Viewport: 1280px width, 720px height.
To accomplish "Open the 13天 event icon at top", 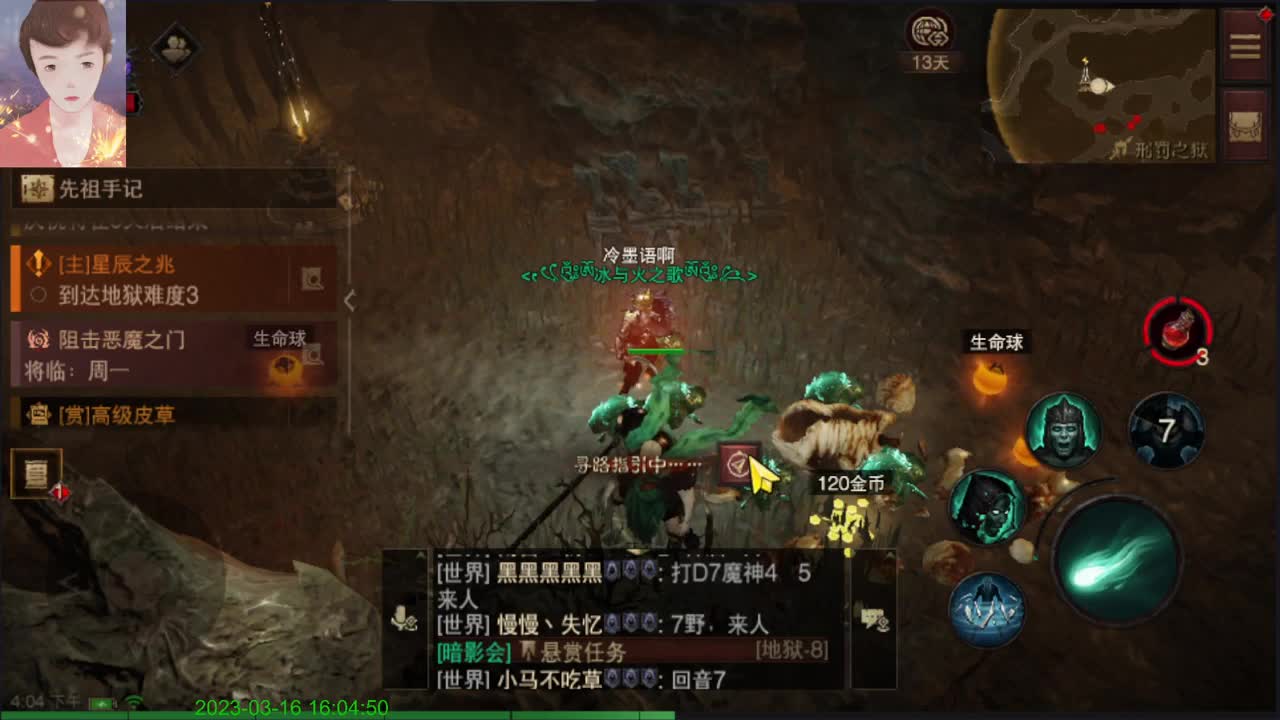I will (930, 35).
